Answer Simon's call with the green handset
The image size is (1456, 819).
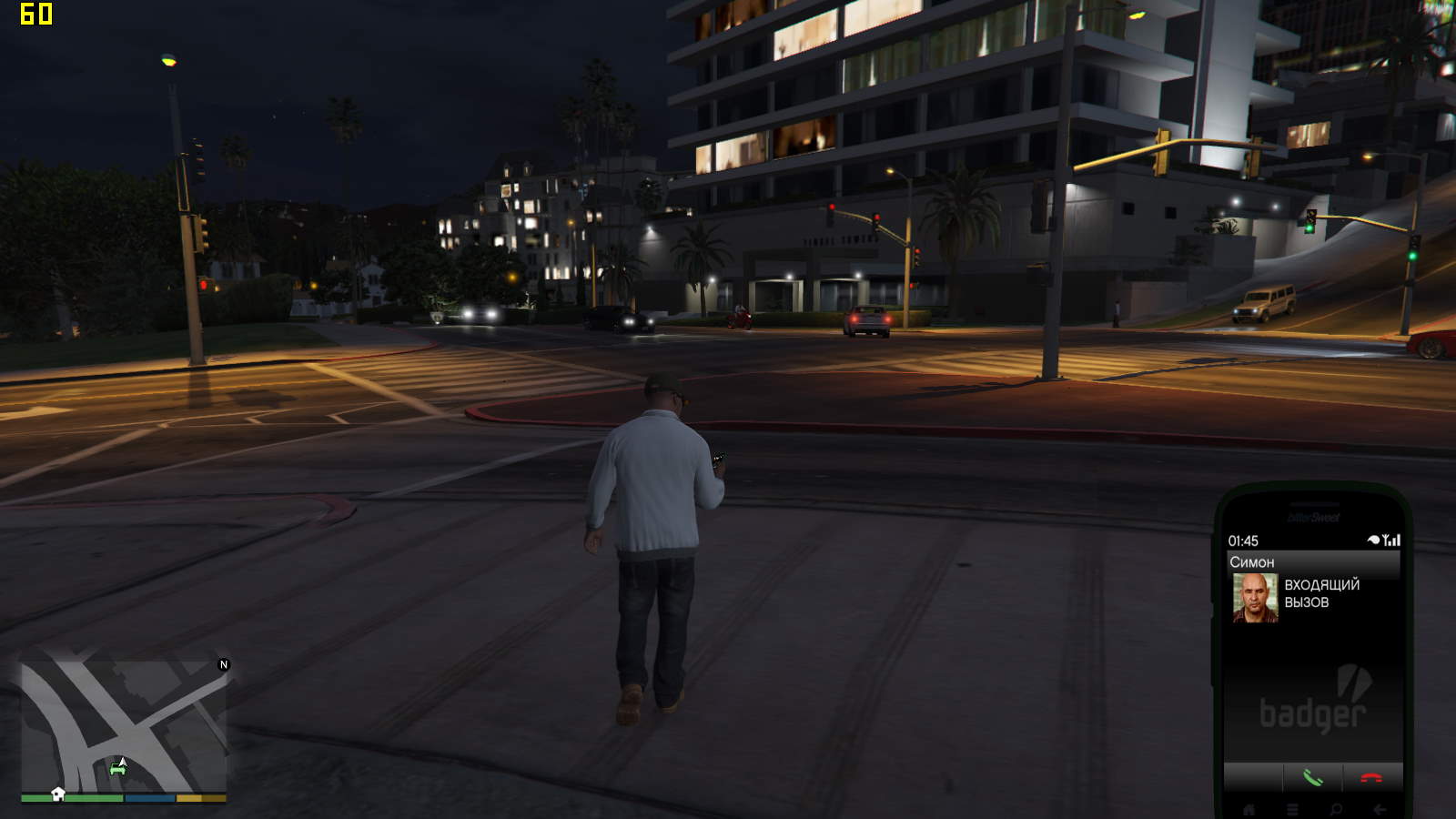coord(1312,778)
